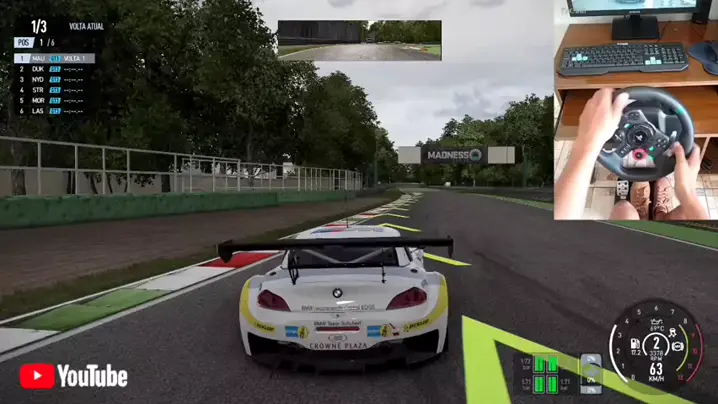Viewport: 718px width, 404px height.
Task: Click the green tyre pressure widget
Action: coord(545,373)
